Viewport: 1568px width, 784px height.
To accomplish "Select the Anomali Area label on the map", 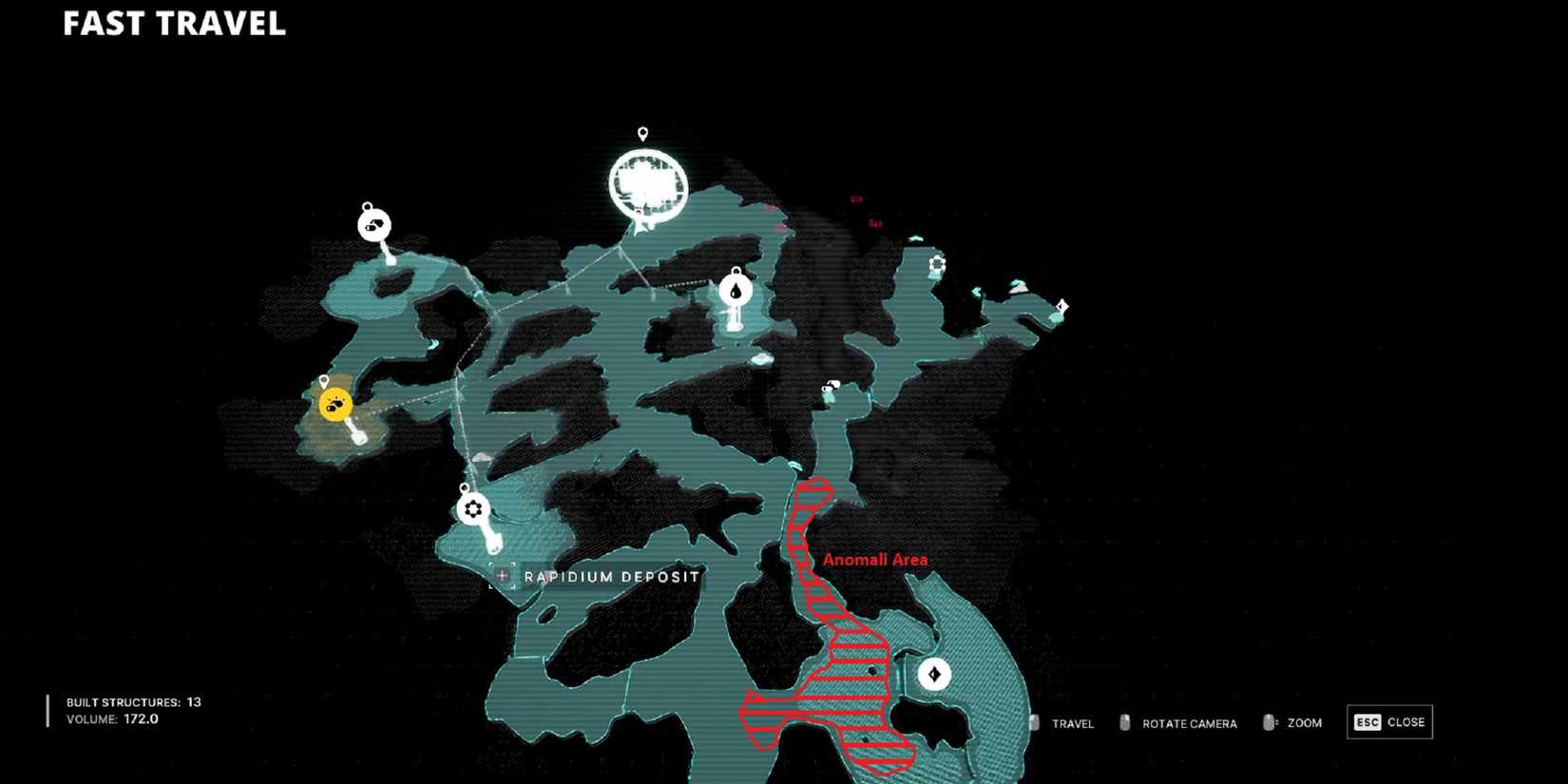I will tap(875, 560).
